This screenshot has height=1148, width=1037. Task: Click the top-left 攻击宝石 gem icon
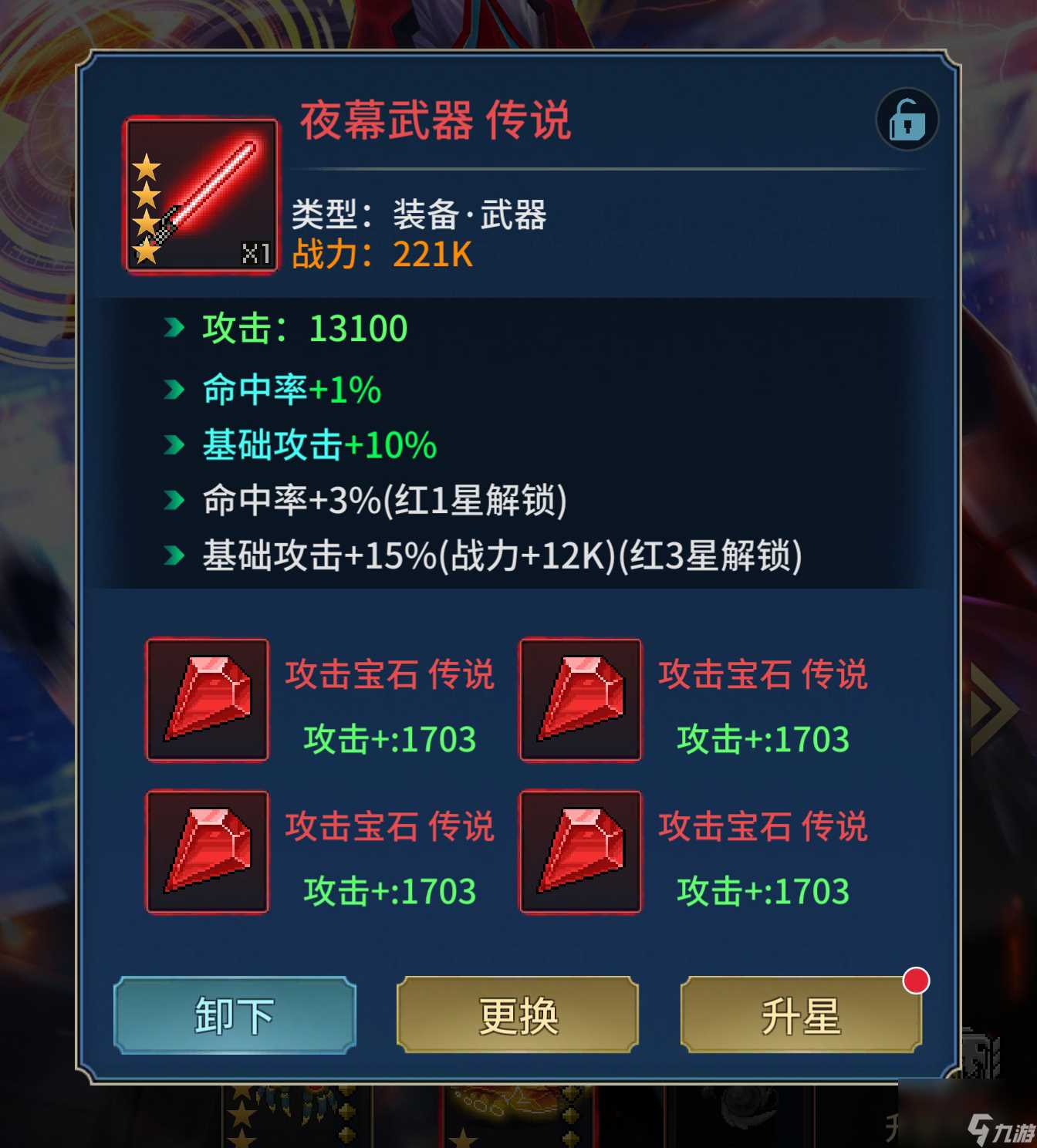(207, 701)
